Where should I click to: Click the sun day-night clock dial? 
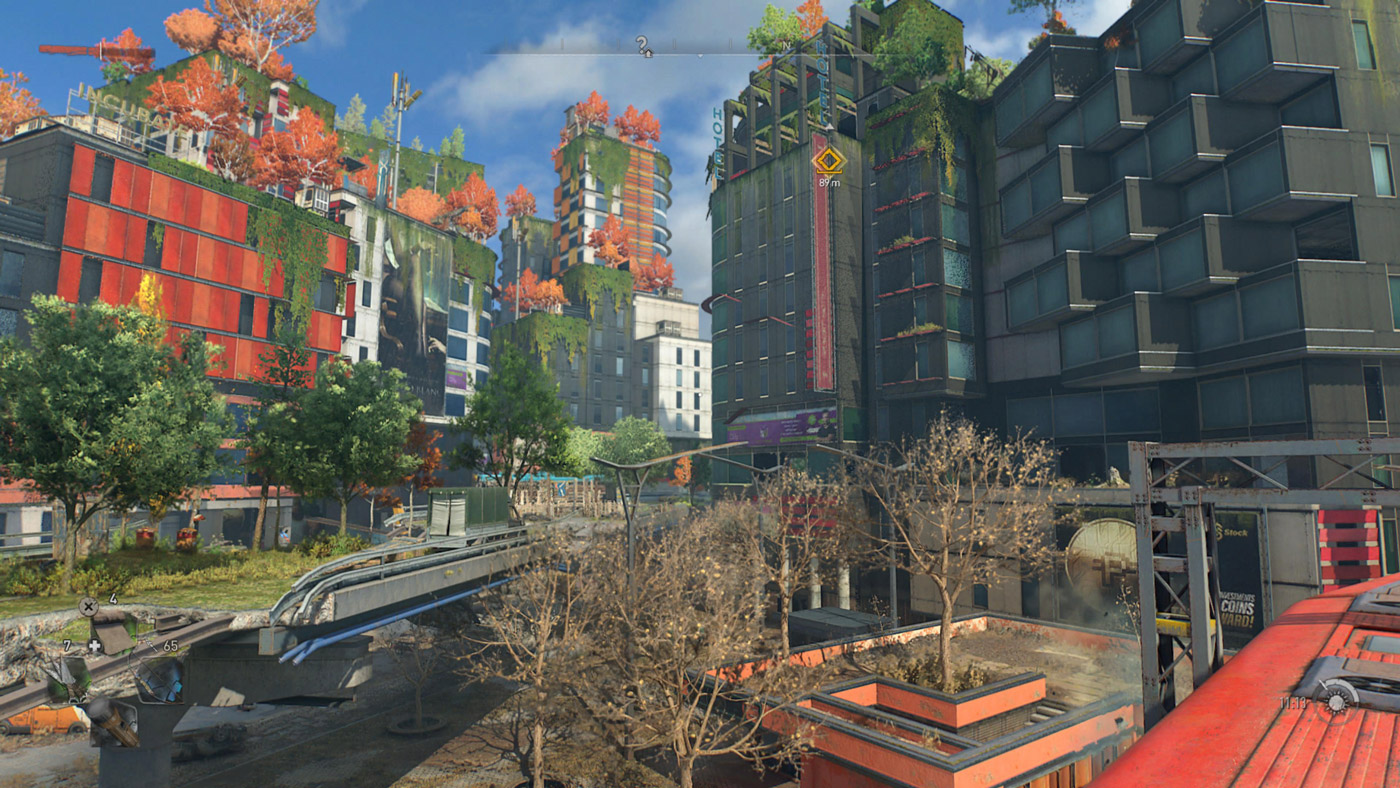[x=1337, y=696]
